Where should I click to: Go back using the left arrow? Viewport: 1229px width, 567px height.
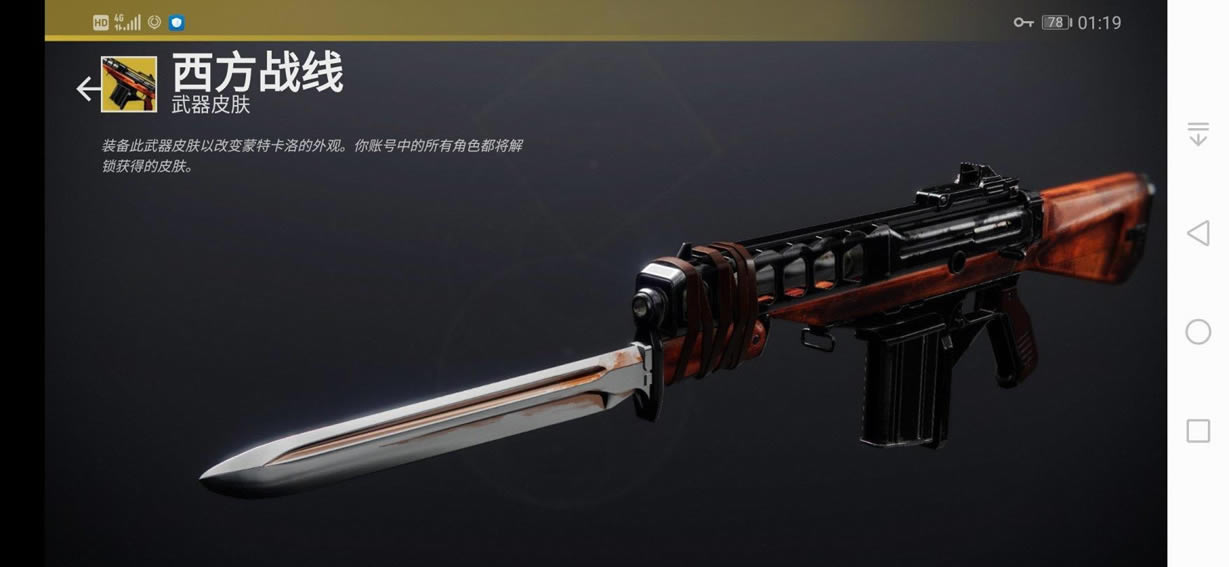click(x=87, y=89)
